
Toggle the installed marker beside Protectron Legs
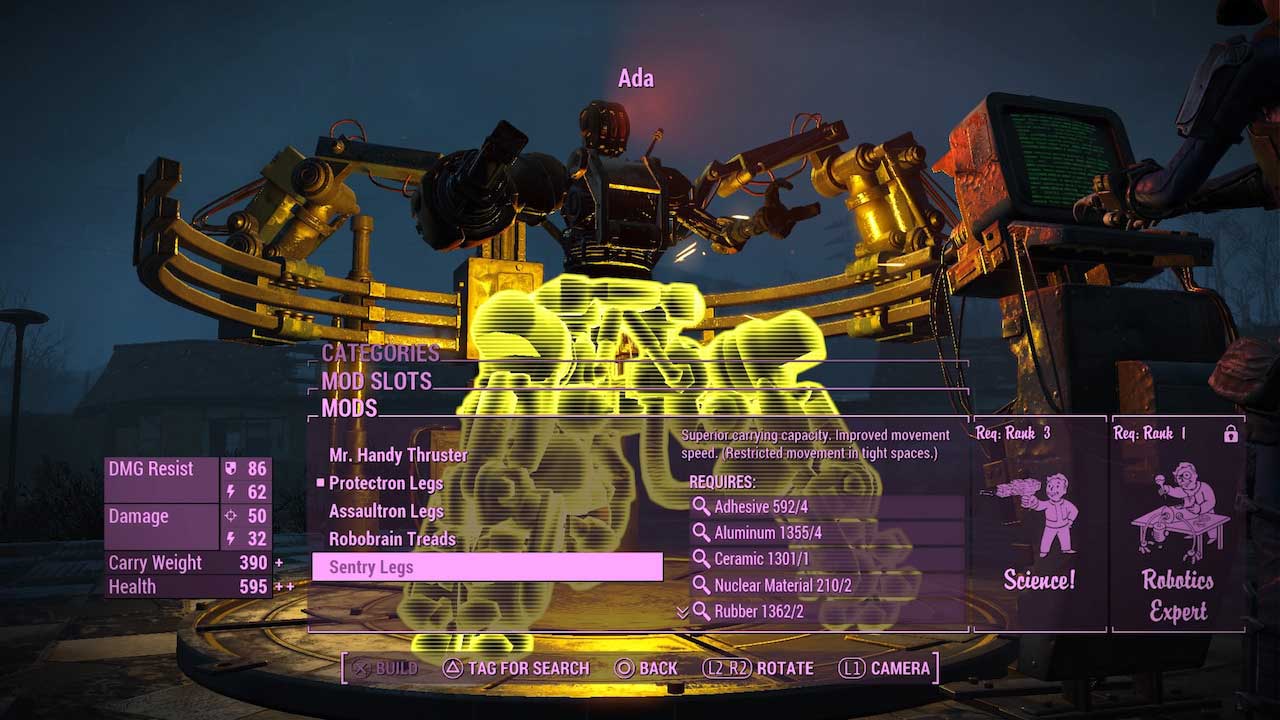tap(319, 482)
